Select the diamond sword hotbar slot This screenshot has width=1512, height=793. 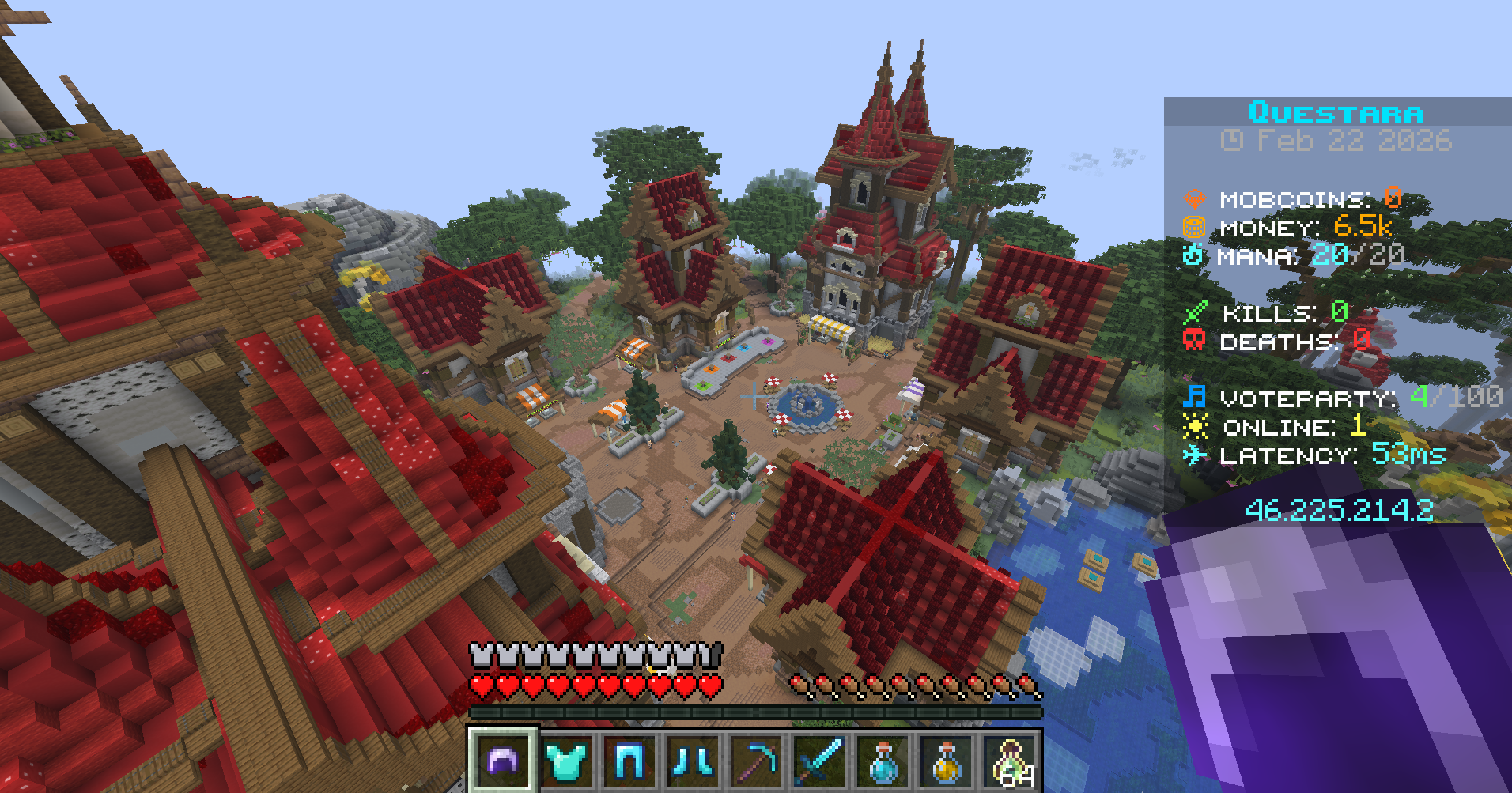pos(819,763)
